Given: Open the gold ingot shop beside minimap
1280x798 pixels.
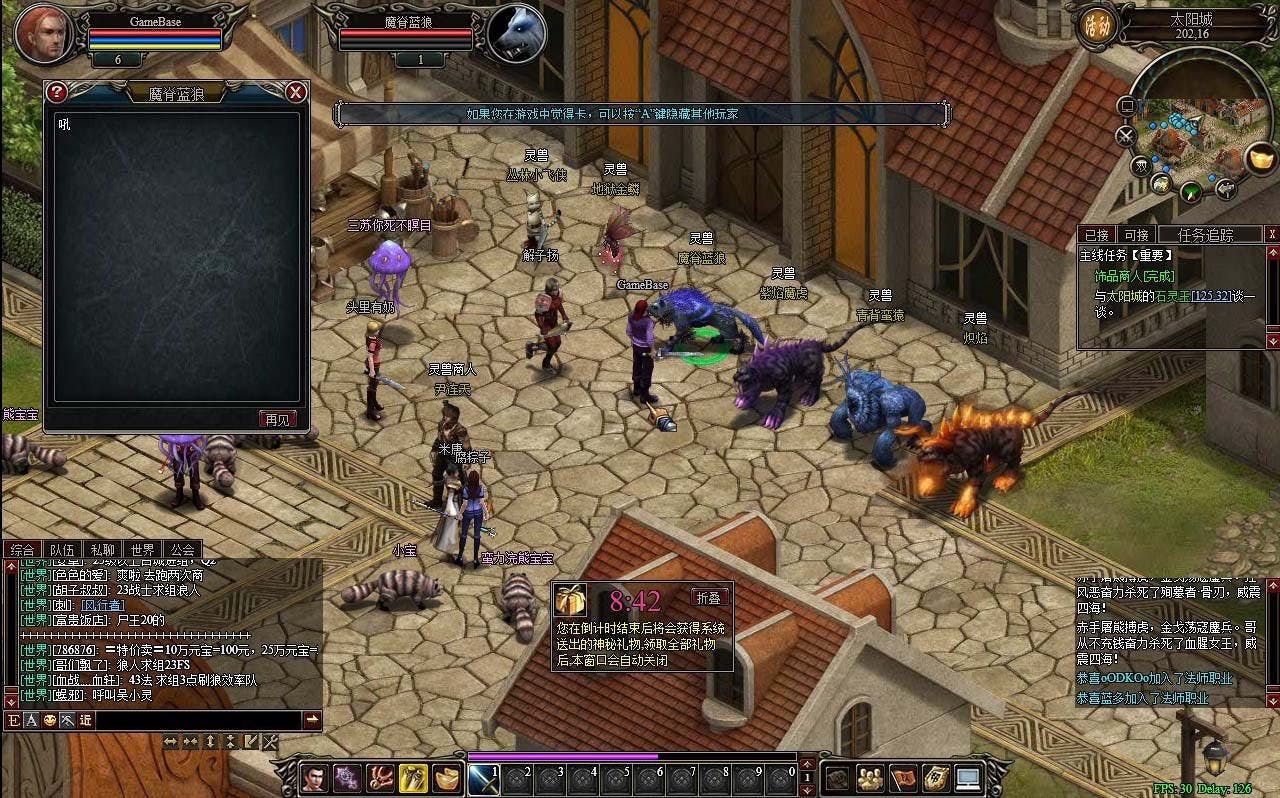Looking at the screenshot, I should 1260,157.
